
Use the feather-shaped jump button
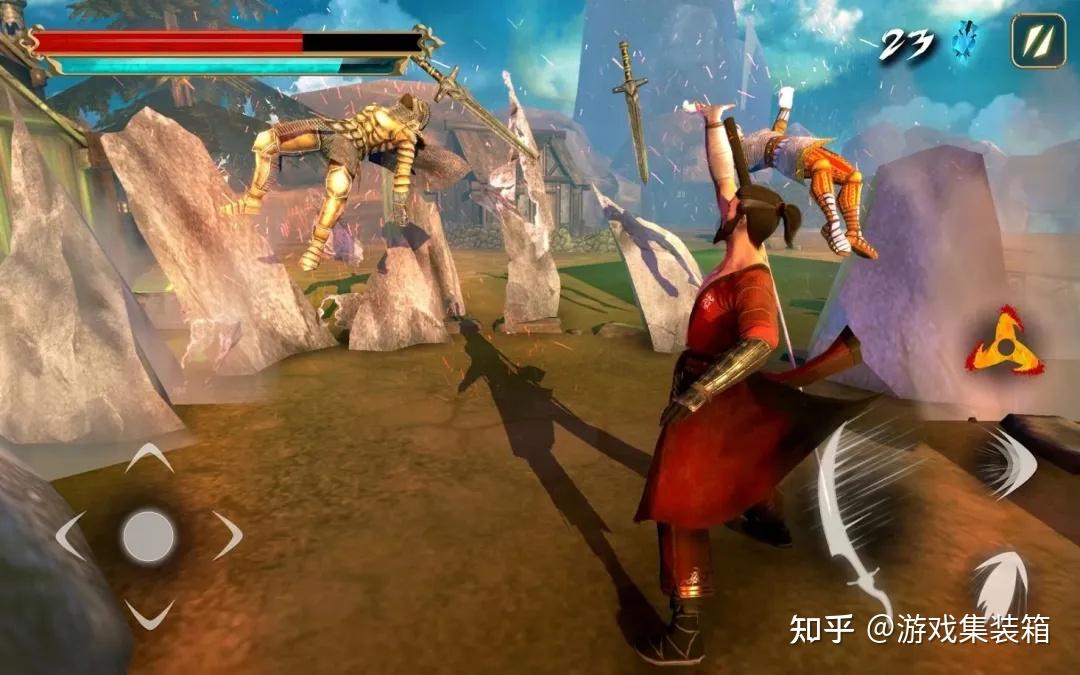pyautogui.click(x=1002, y=583)
